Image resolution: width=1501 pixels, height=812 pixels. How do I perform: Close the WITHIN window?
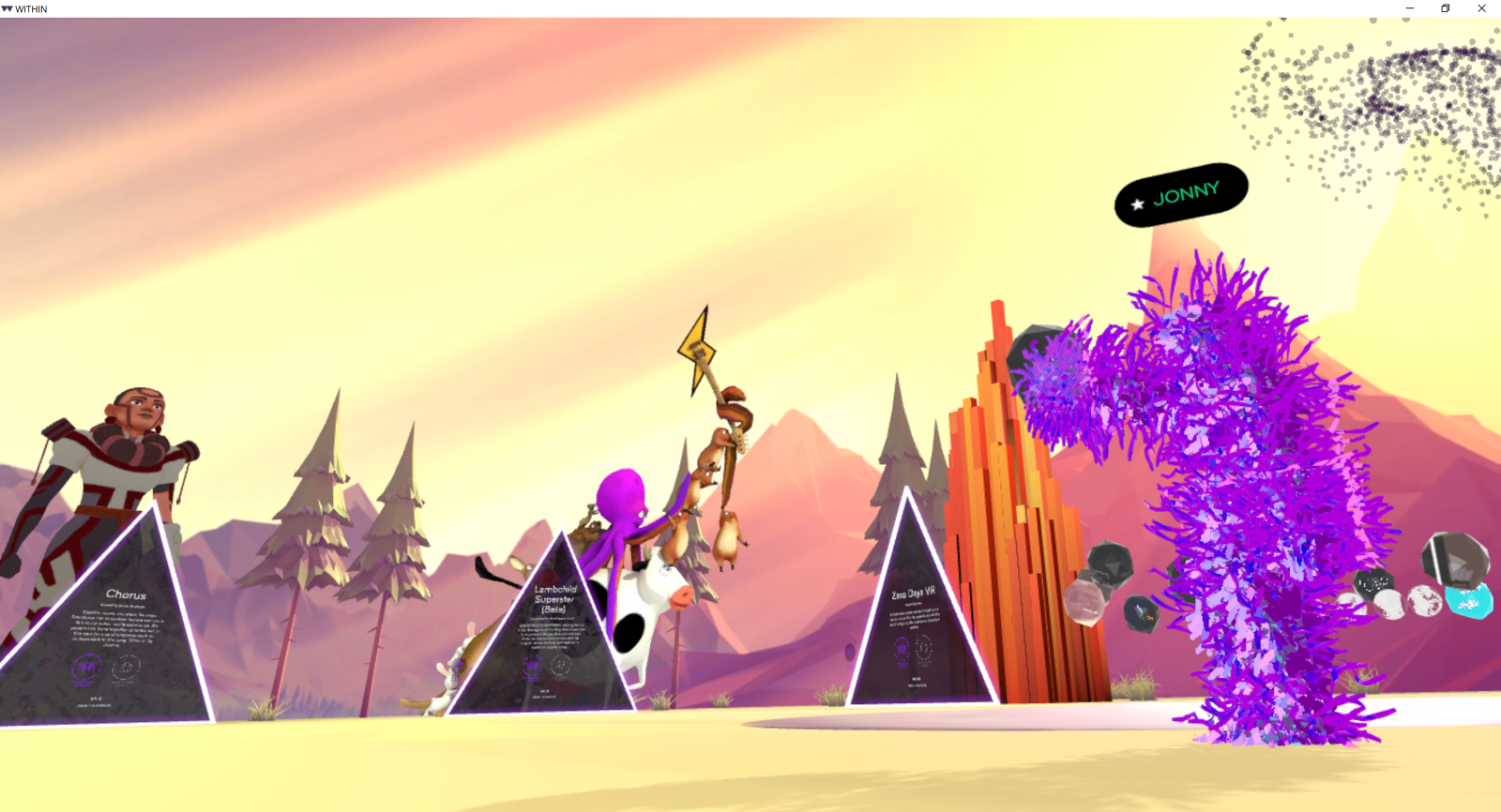1481,8
